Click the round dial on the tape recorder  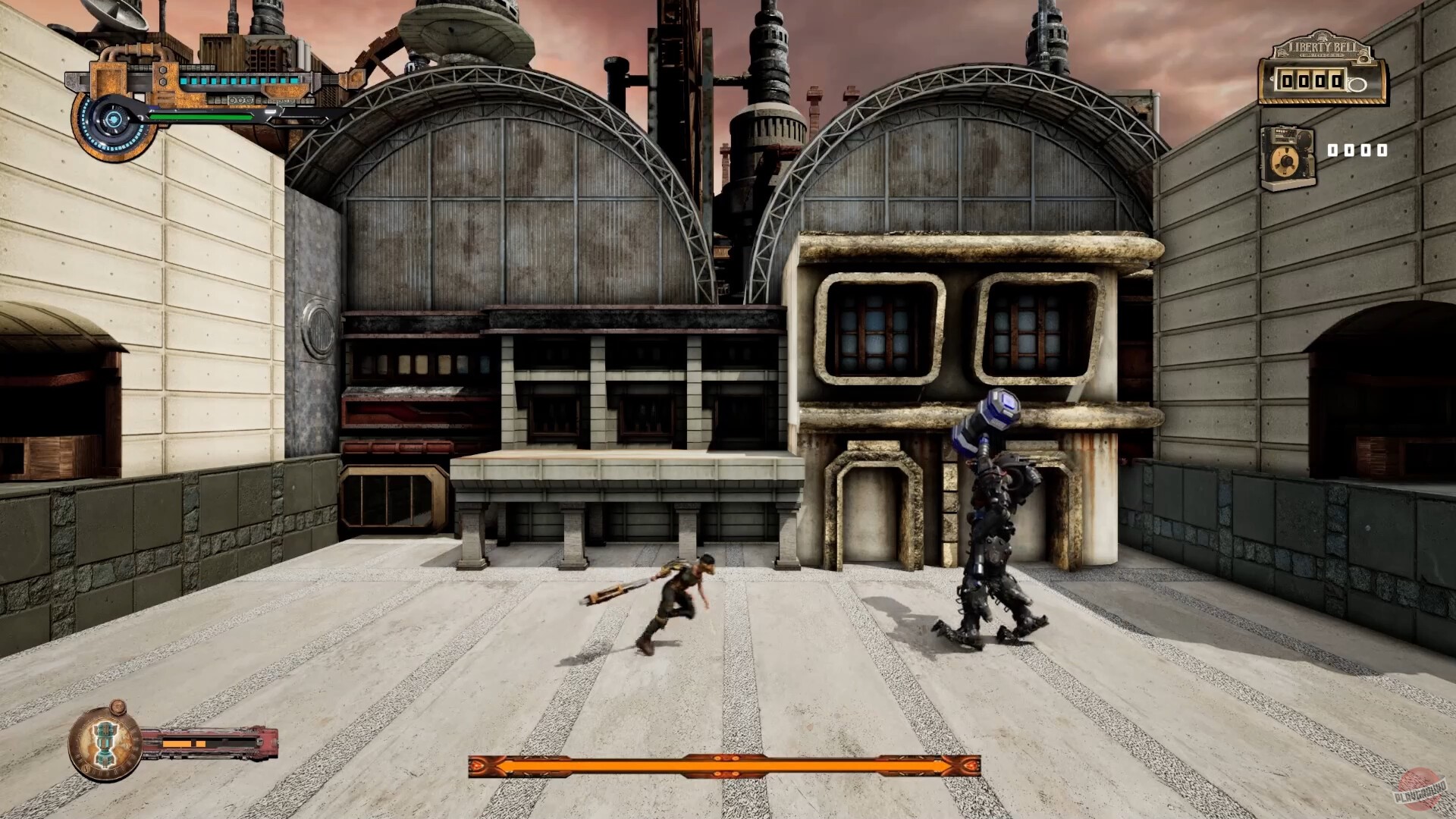1285,161
